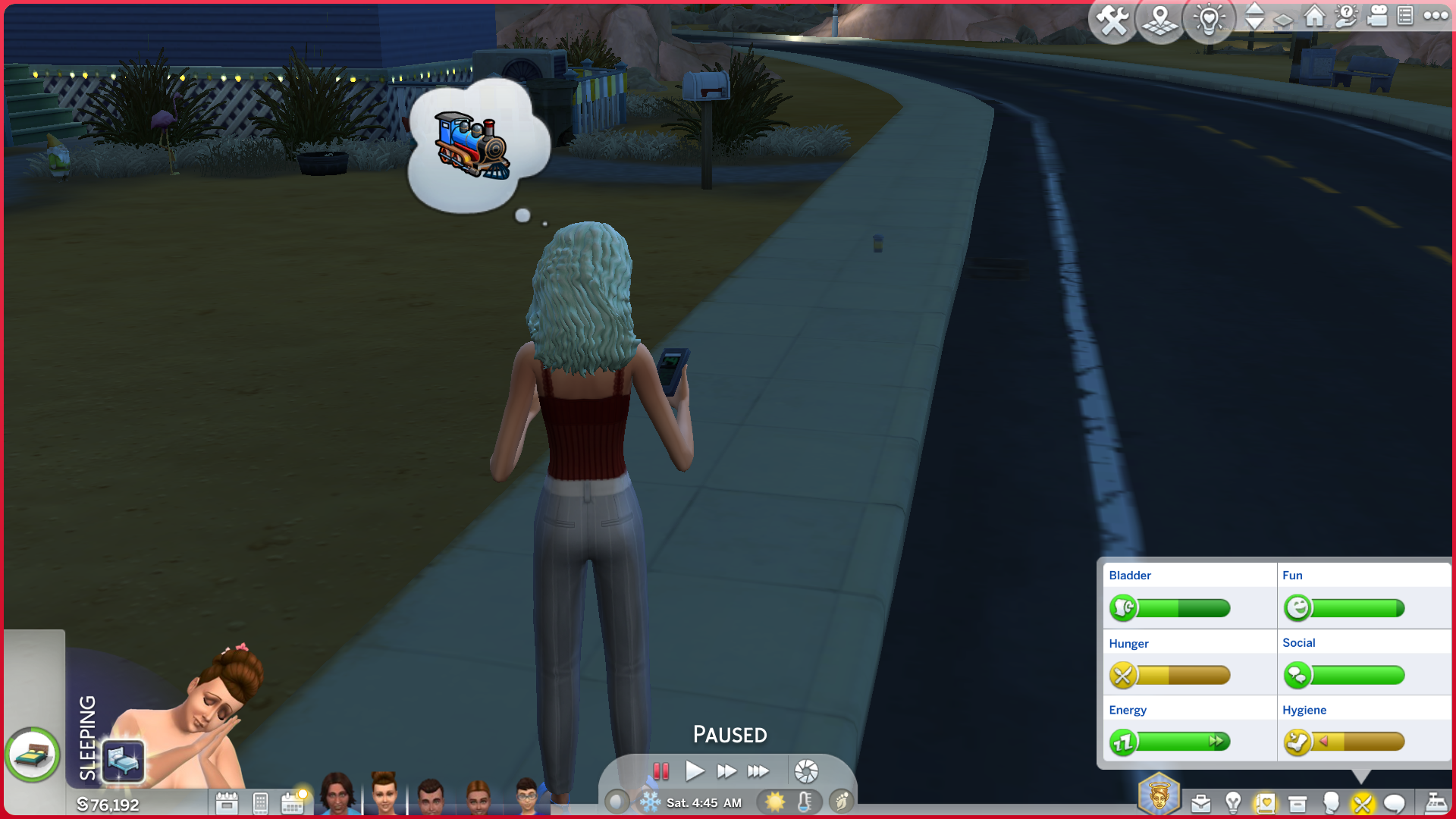Go to the home lot view
The image size is (1456, 819).
1314,16
